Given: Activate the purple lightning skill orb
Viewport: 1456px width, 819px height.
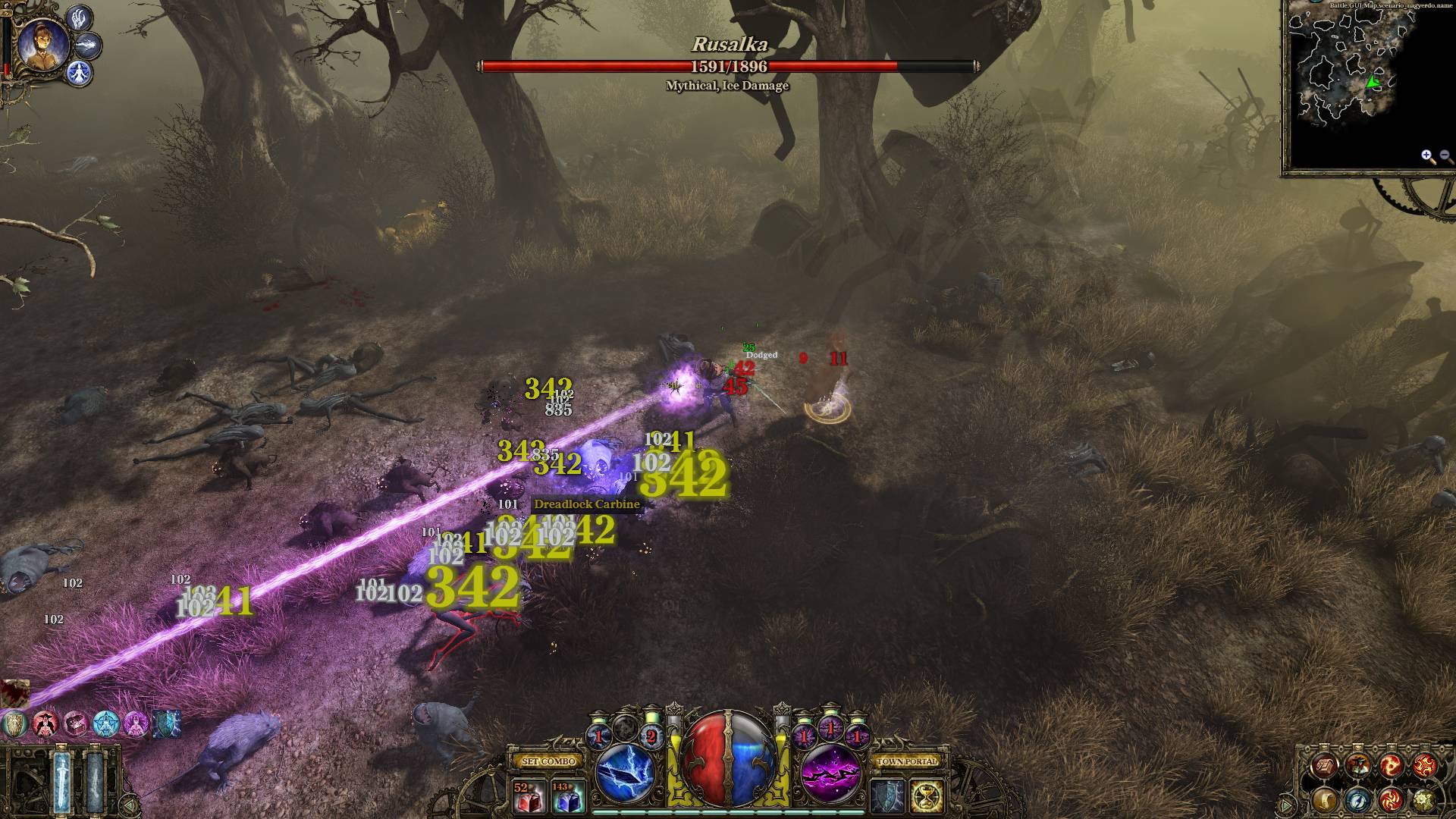Looking at the screenshot, I should 830,773.
